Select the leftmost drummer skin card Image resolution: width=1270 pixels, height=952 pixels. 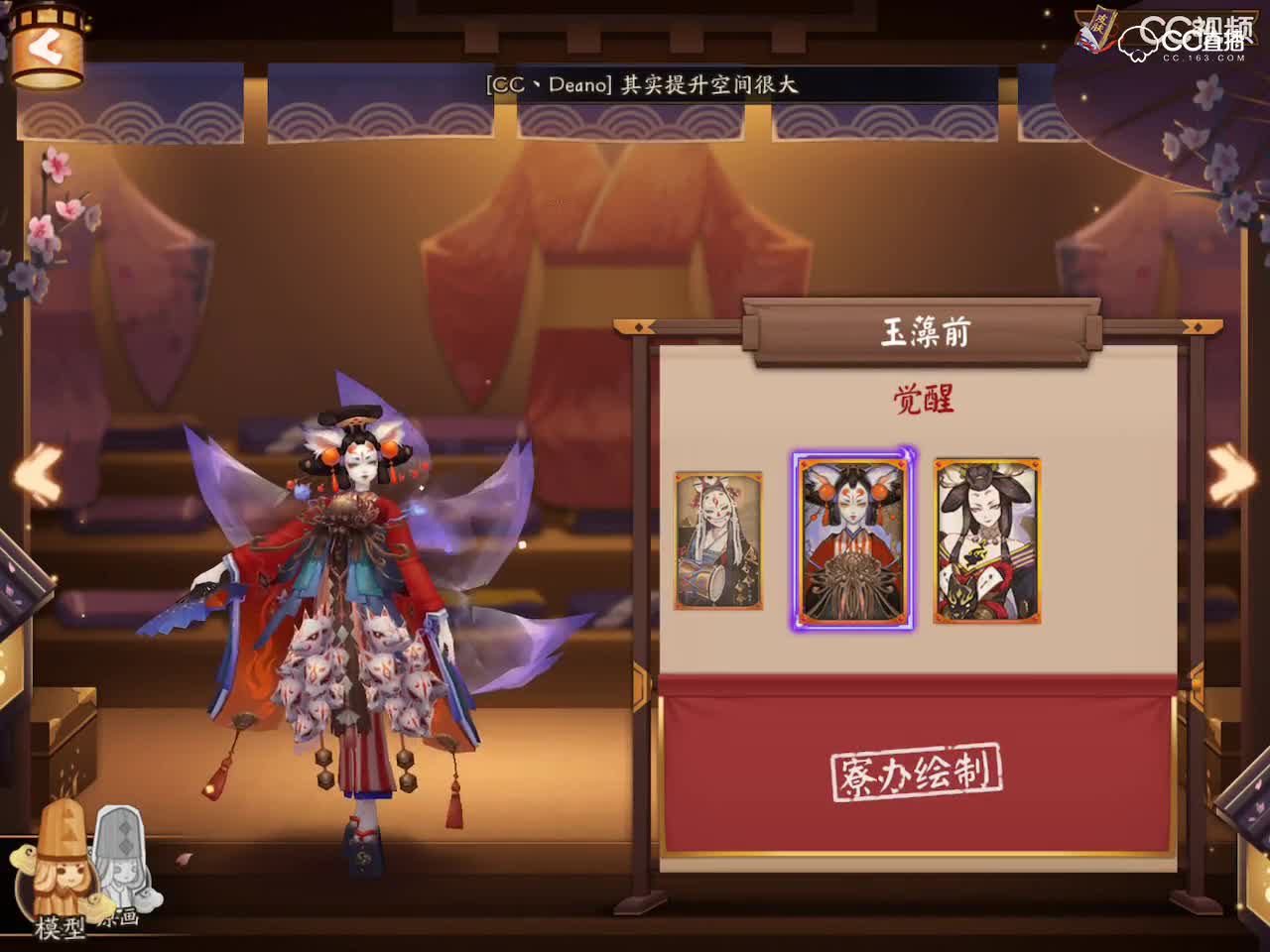tap(716, 540)
